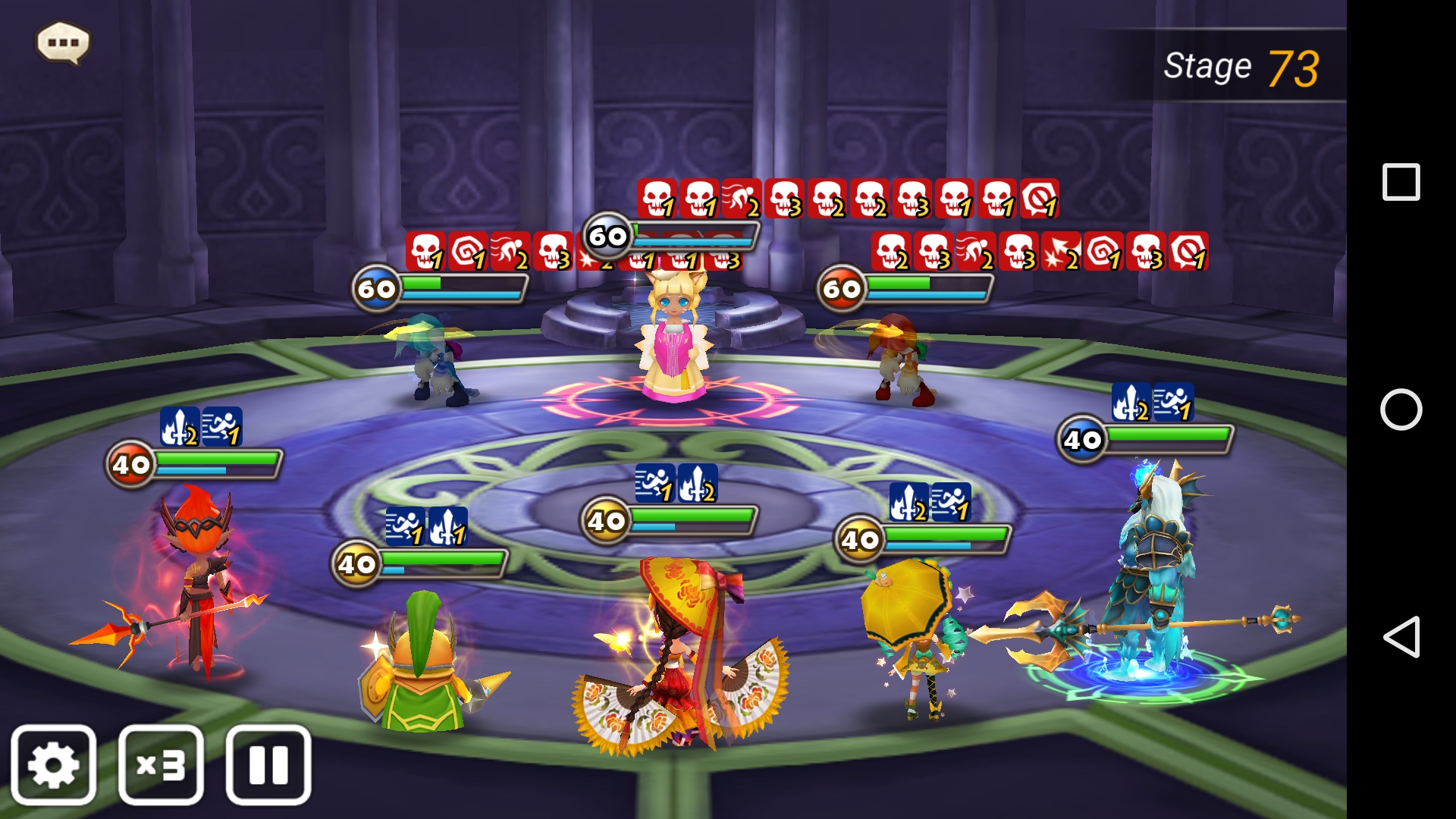Pause the battle
This screenshot has height=819, width=1456.
tap(268, 764)
